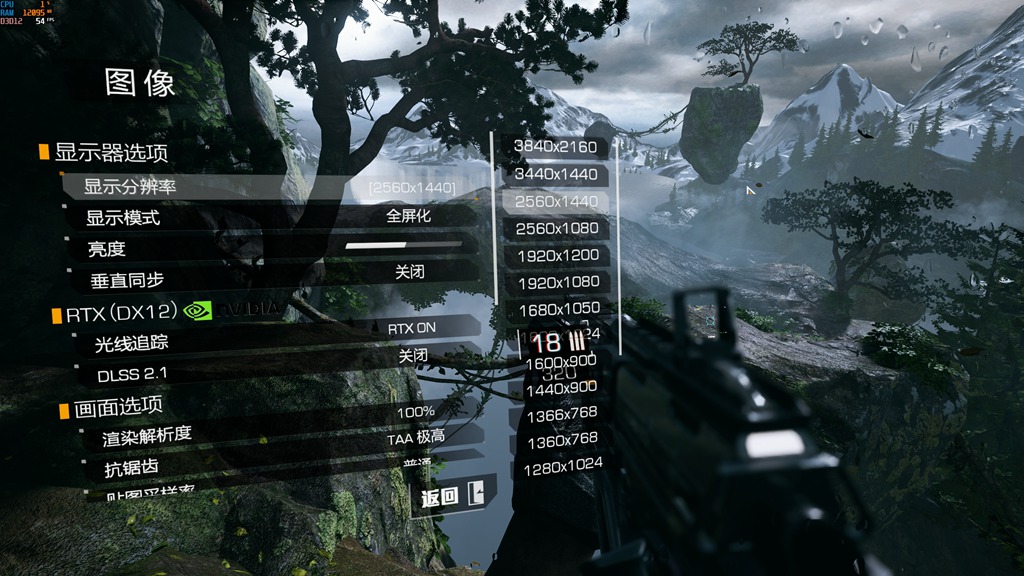This screenshot has height=576, width=1024.
Task: Toggle 垂直同步 vertical sync
Action: (x=410, y=272)
